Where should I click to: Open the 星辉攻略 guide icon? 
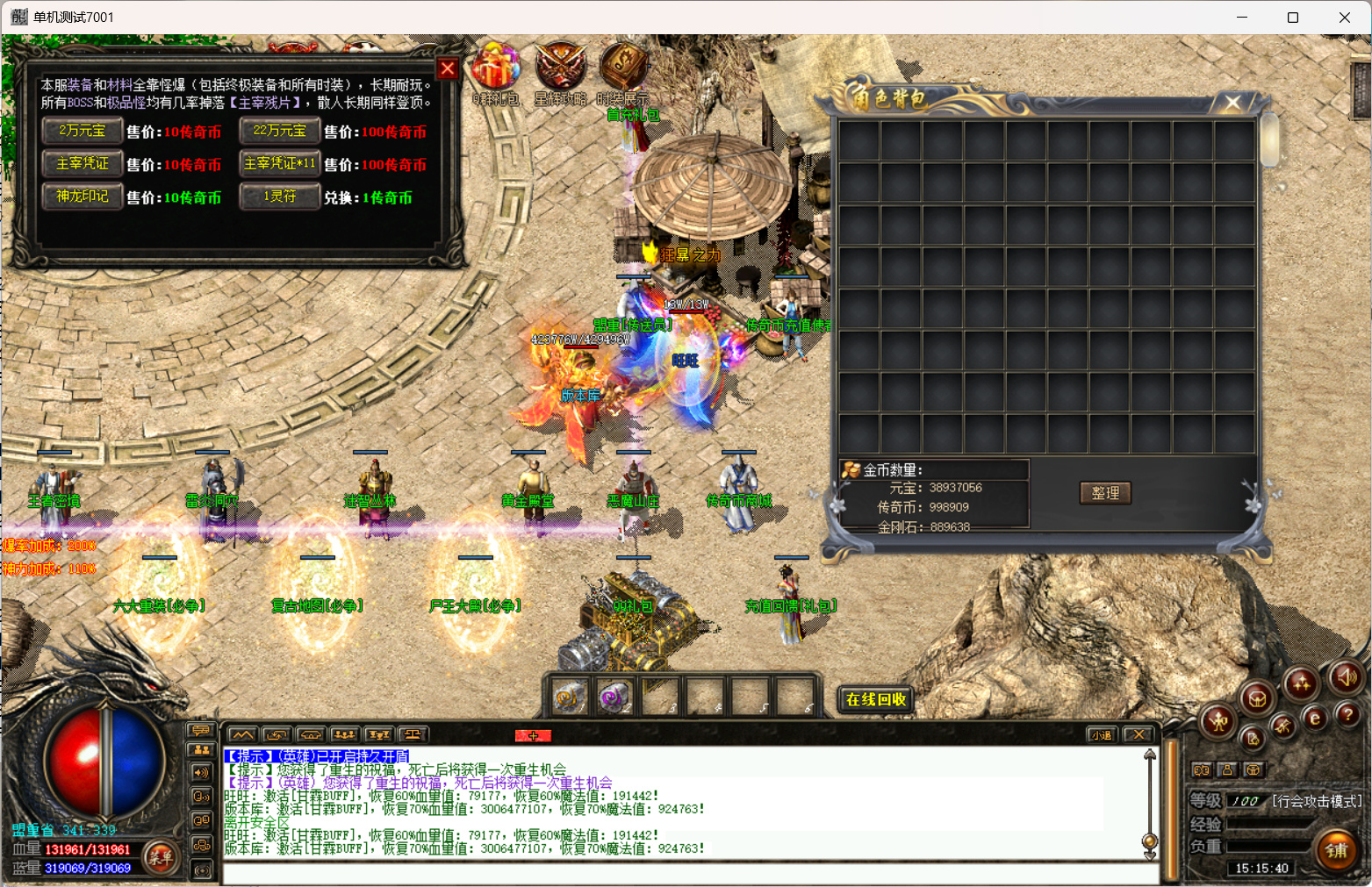click(x=560, y=68)
